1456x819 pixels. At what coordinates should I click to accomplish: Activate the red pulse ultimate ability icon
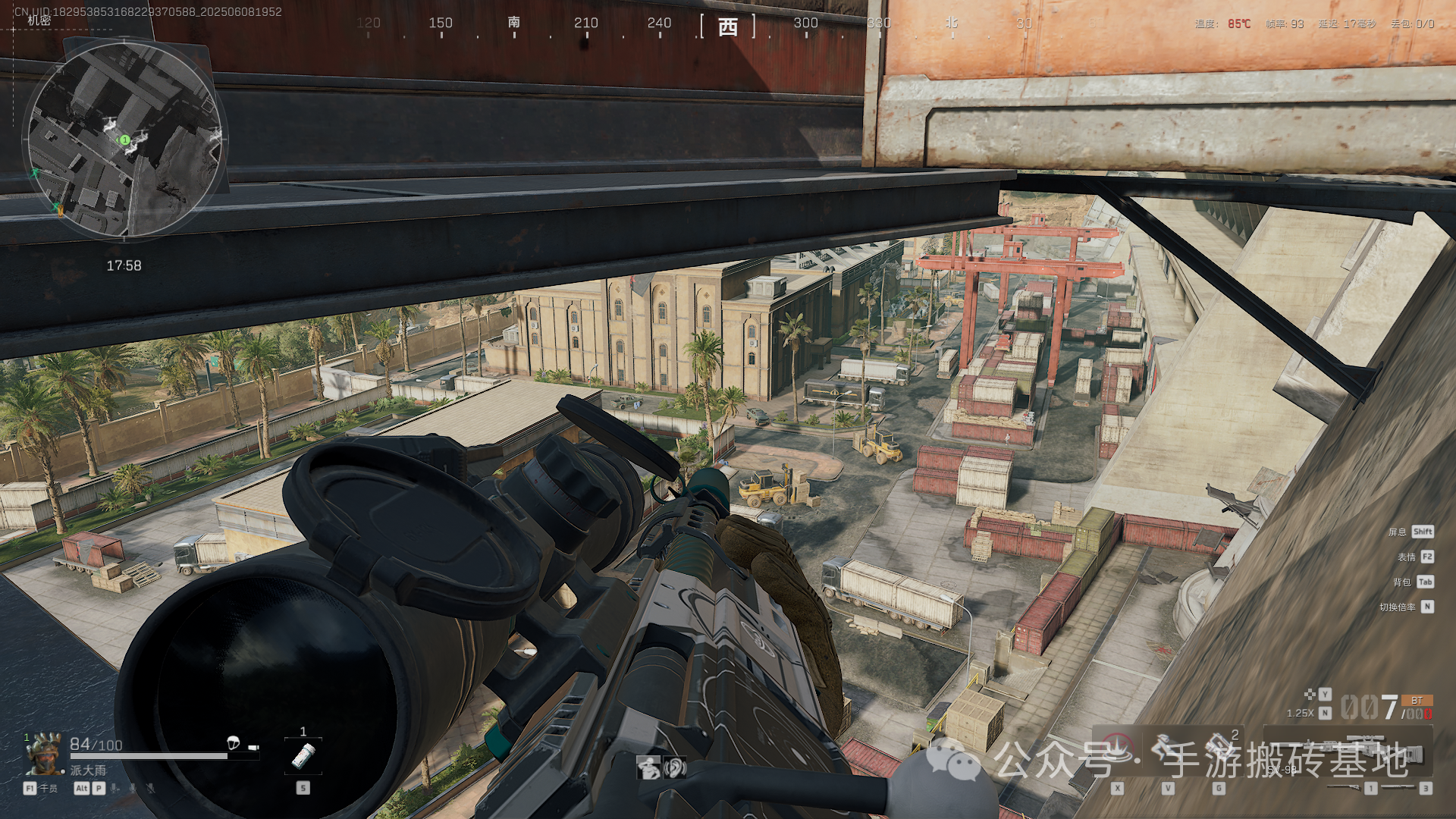tap(1117, 751)
